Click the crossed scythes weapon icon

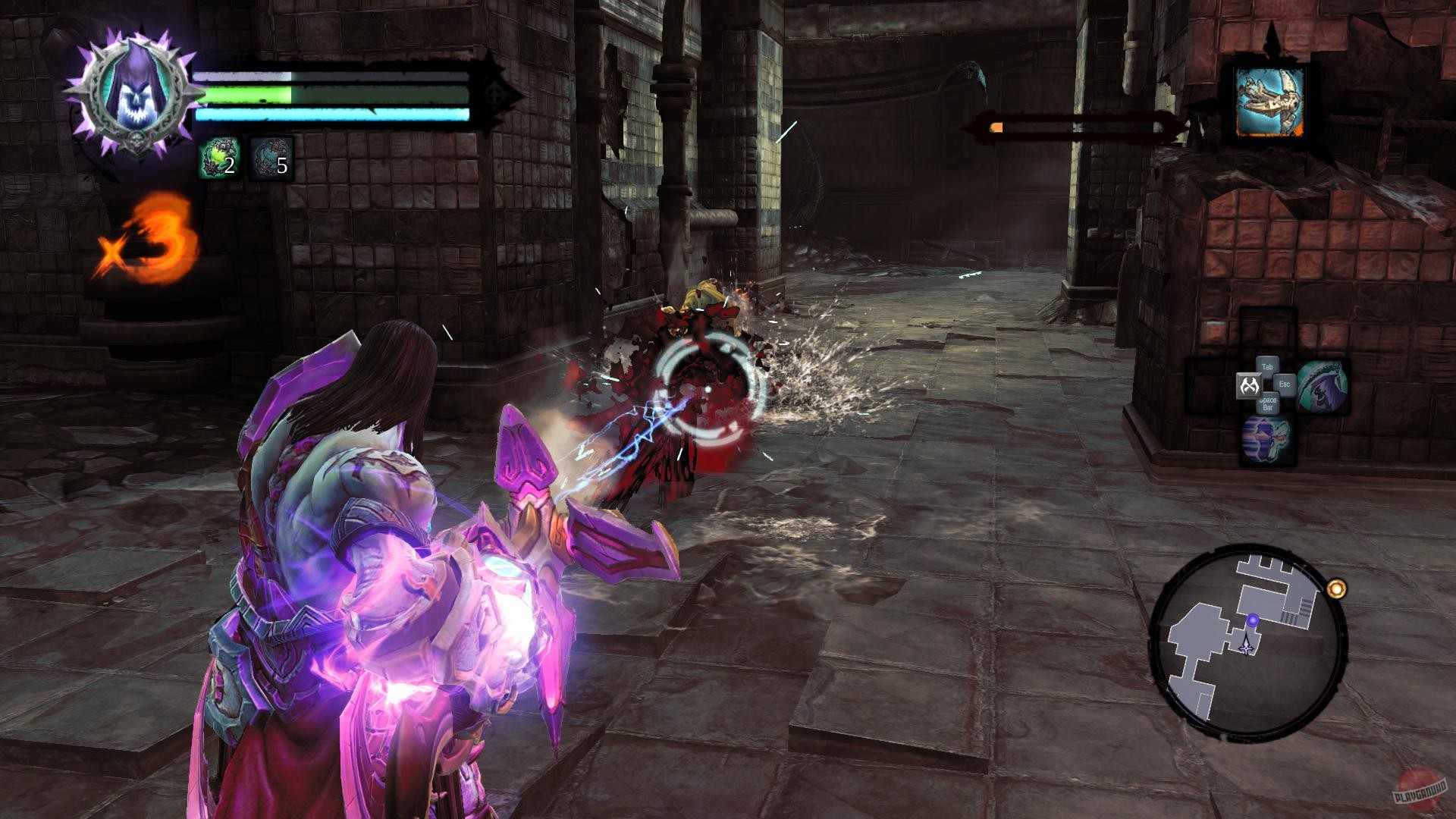[1250, 384]
